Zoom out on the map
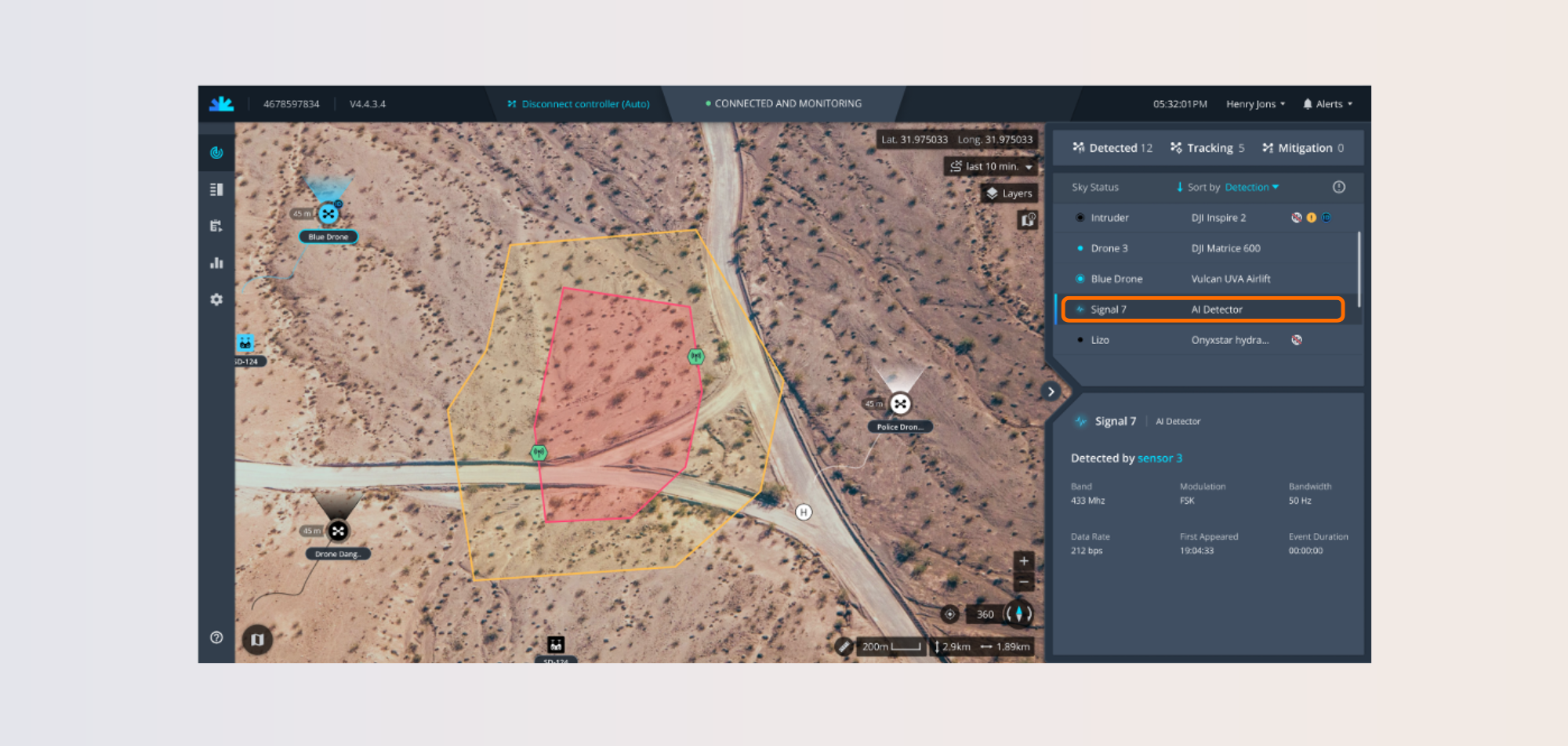This screenshot has width=1568, height=746. click(x=1024, y=582)
